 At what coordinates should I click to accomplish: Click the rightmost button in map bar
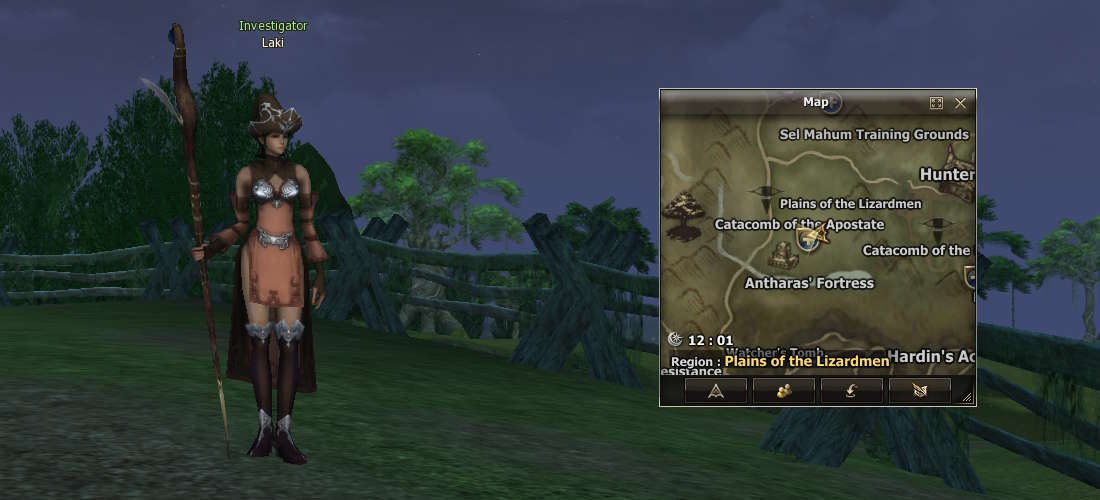click(919, 391)
